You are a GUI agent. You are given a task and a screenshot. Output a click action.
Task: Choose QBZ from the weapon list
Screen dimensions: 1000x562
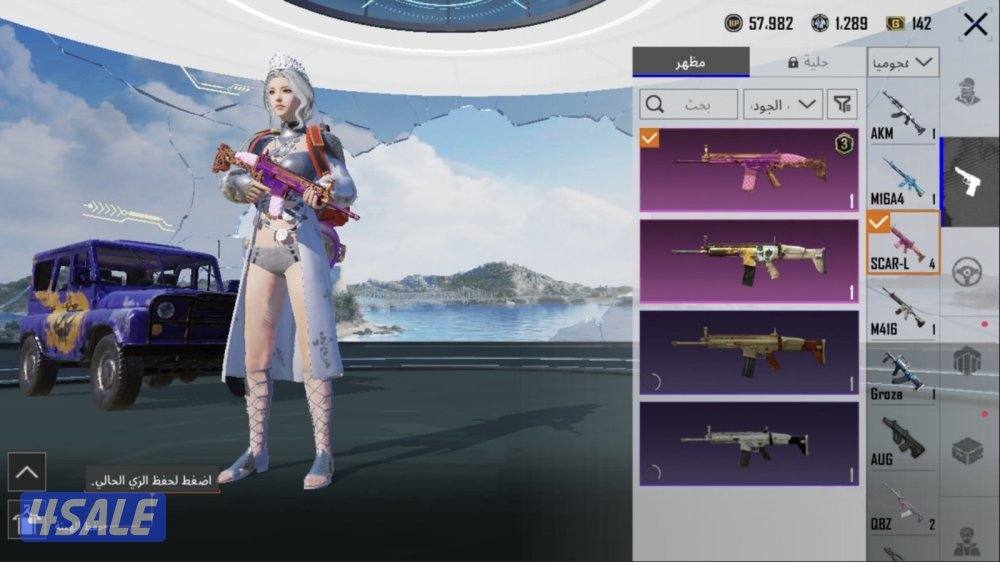(x=902, y=506)
